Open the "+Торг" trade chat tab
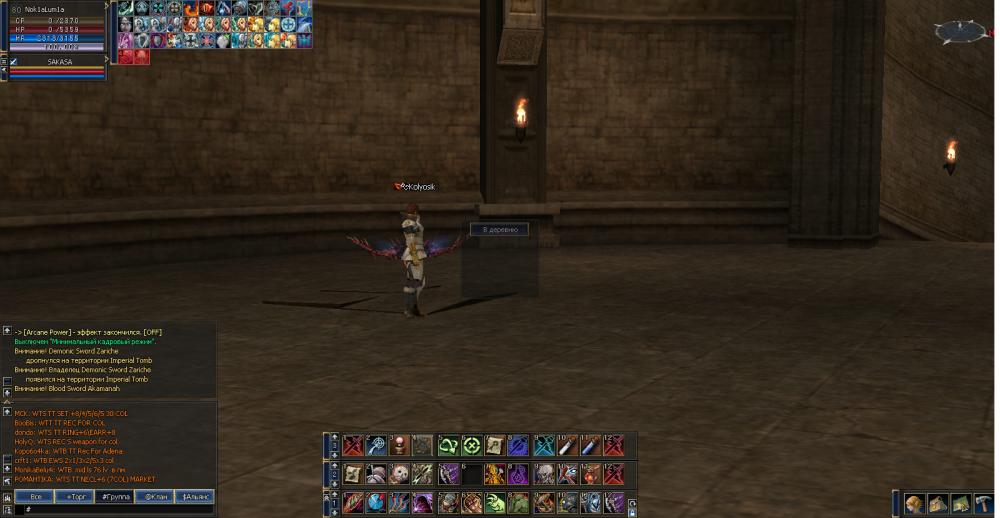 [x=75, y=496]
